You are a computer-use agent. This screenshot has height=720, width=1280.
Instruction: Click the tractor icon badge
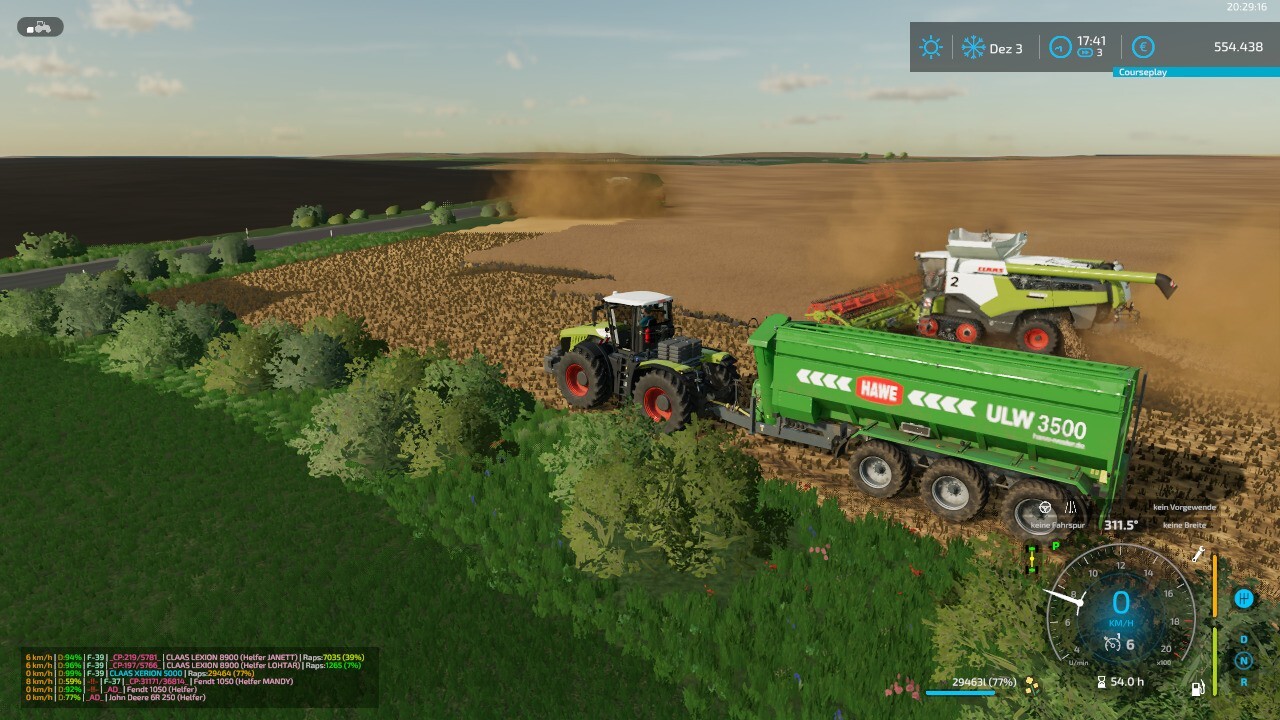[x=40, y=27]
